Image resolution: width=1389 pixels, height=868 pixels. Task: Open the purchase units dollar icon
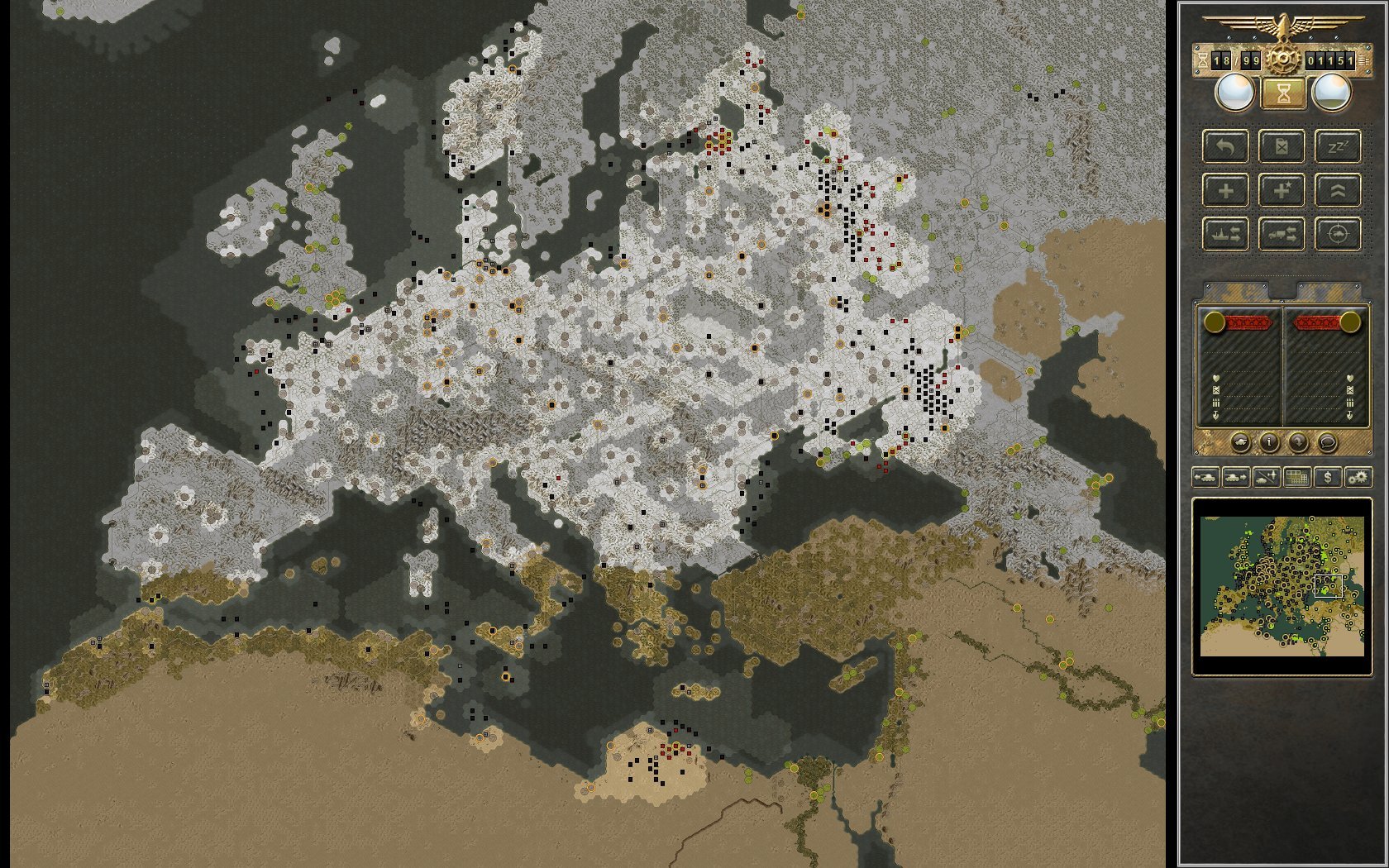[1328, 477]
